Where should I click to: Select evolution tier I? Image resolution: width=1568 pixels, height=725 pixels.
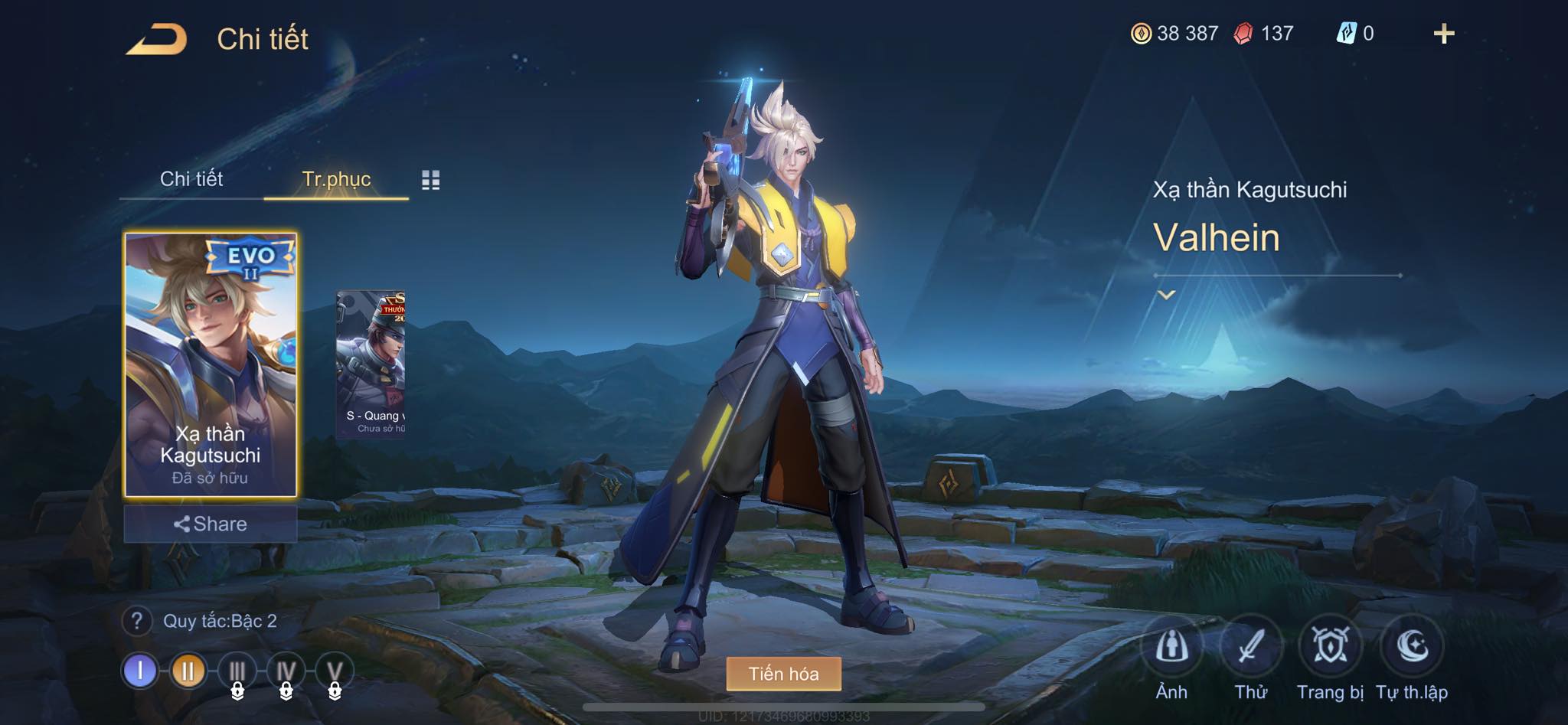pos(140,671)
